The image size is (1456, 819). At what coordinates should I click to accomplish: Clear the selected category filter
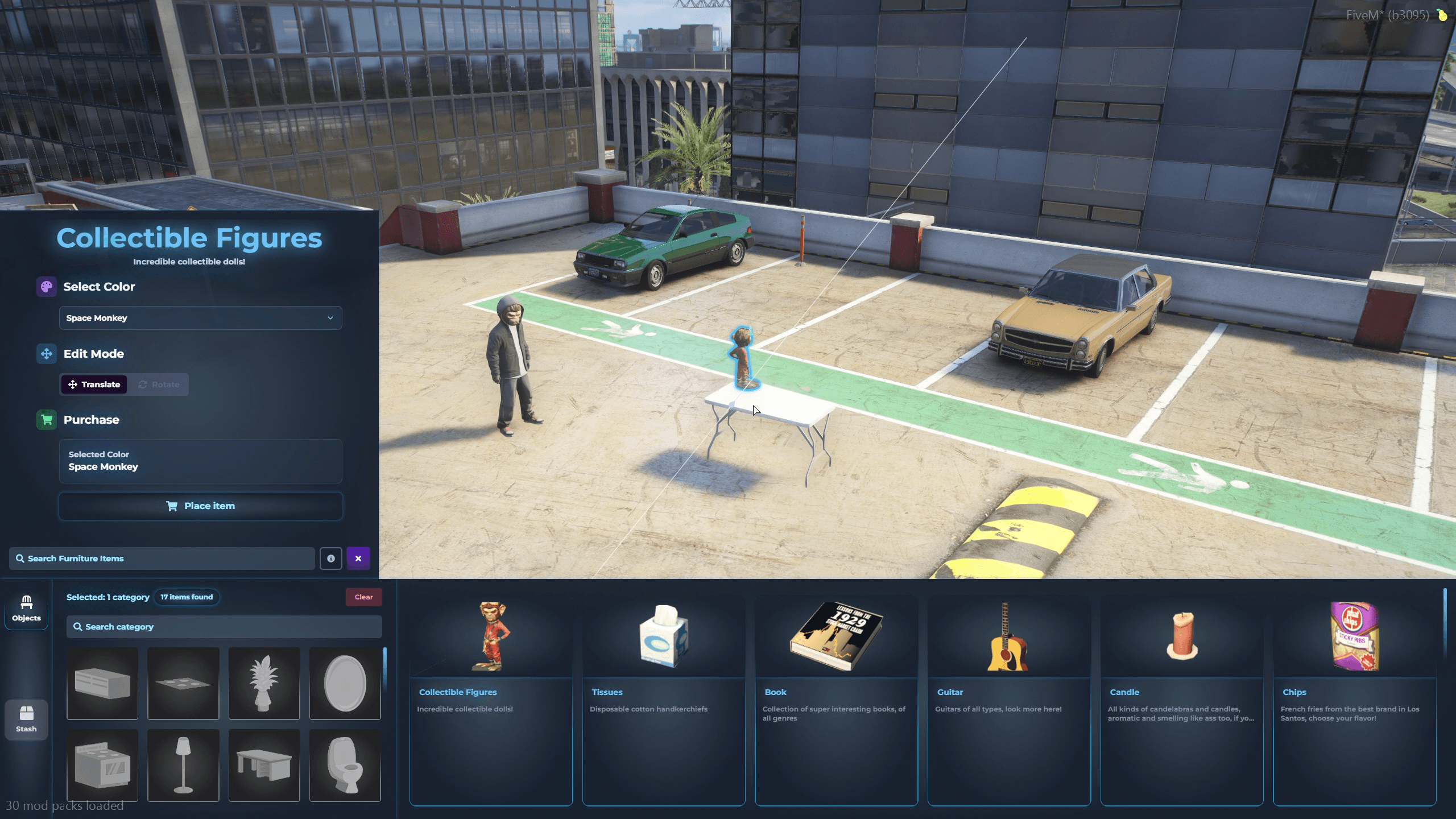pyautogui.click(x=363, y=597)
